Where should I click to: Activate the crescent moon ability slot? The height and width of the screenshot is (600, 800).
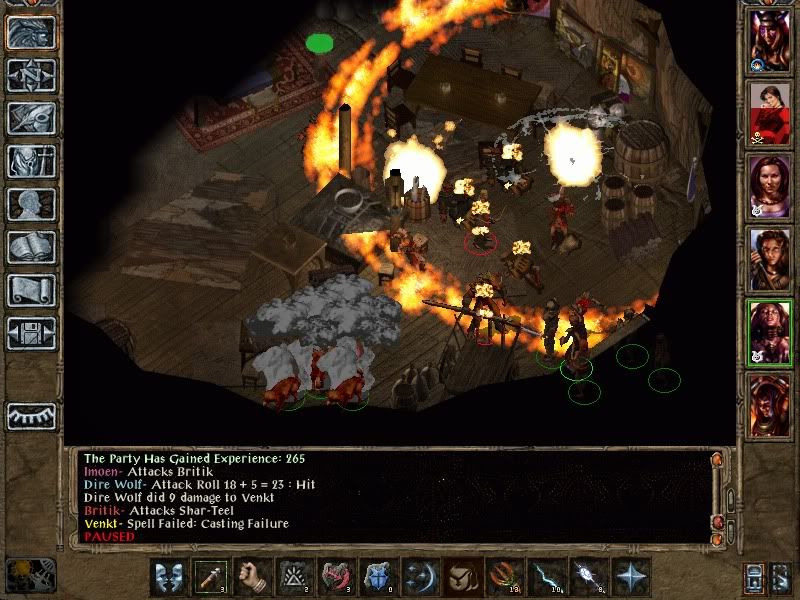421,577
